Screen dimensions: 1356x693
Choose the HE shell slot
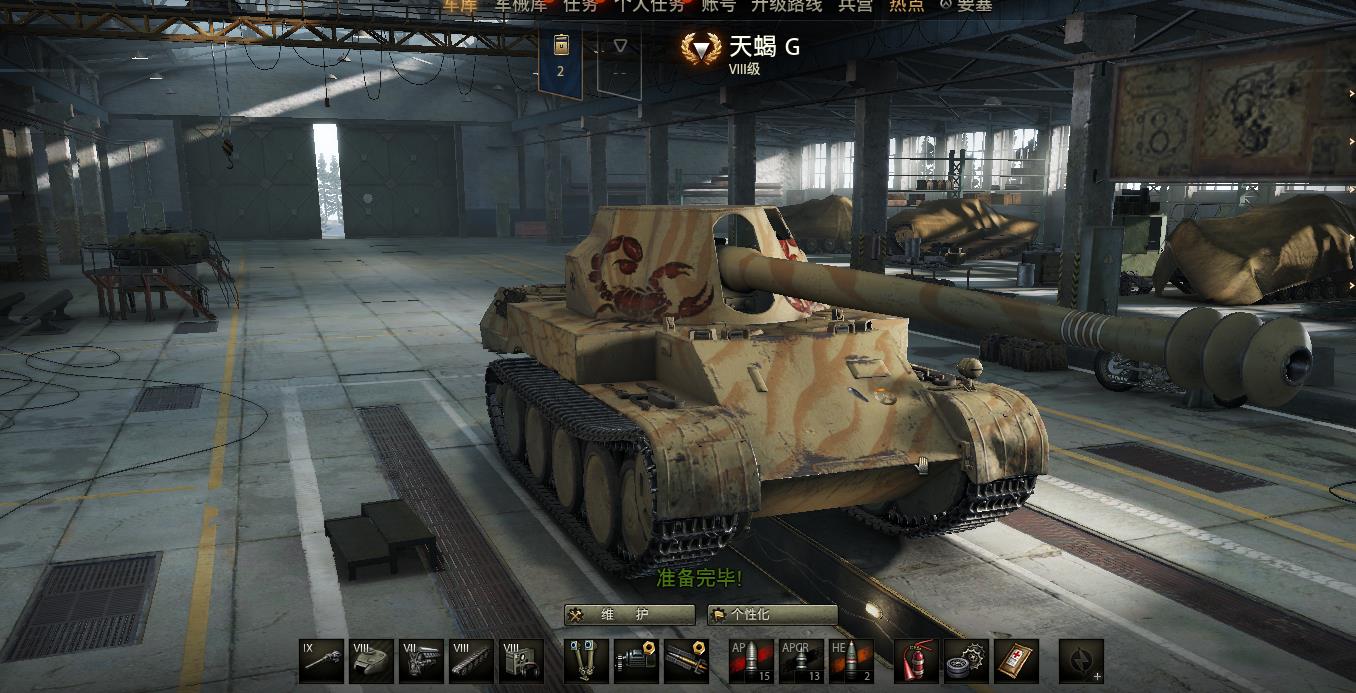(851, 661)
